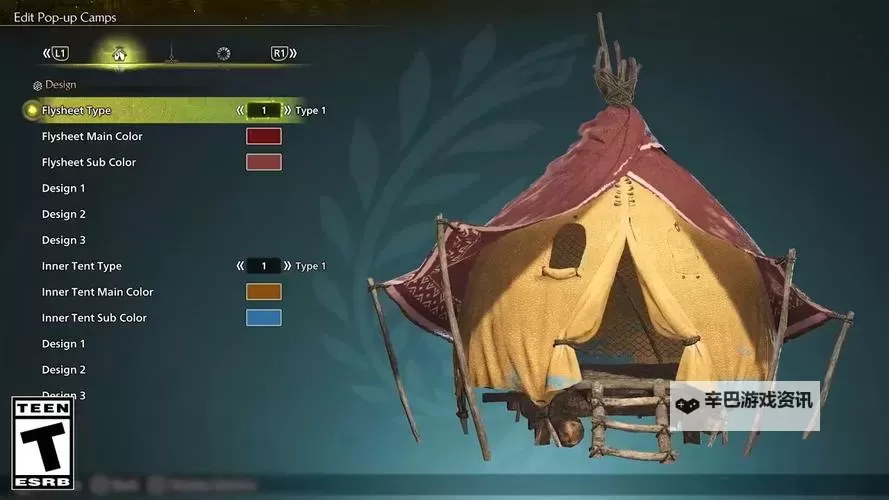Image resolution: width=889 pixels, height=500 pixels.
Task: Increase Flysheet Type with the right arrow
Action: tap(287, 110)
